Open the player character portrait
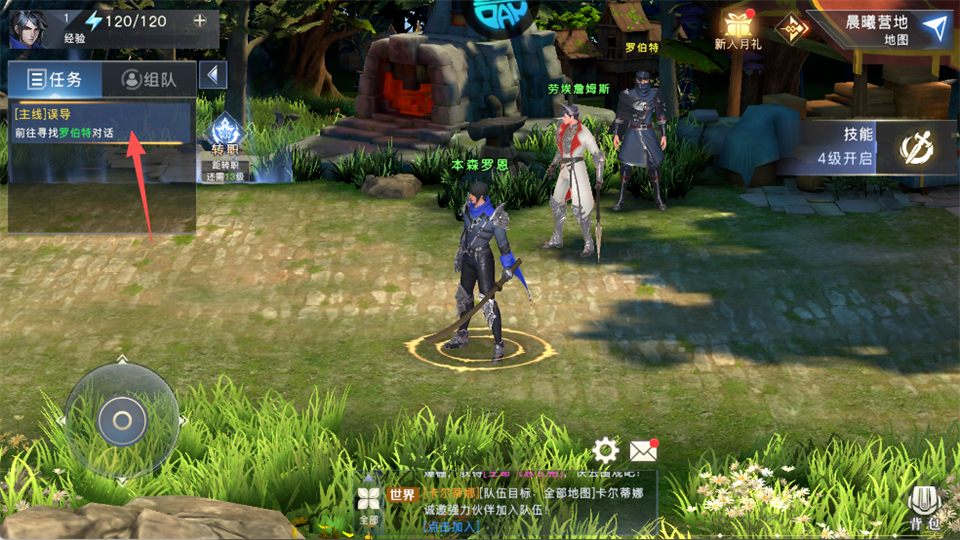 click(x=29, y=27)
